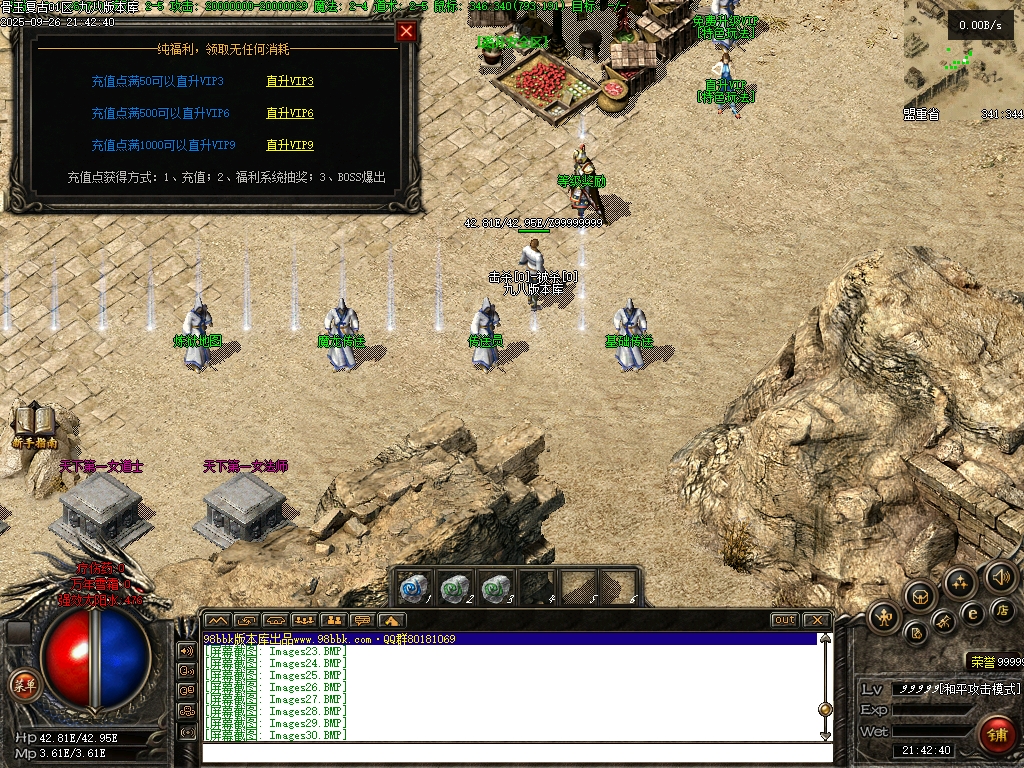Toggle sound with the speaker button

click(1000, 576)
